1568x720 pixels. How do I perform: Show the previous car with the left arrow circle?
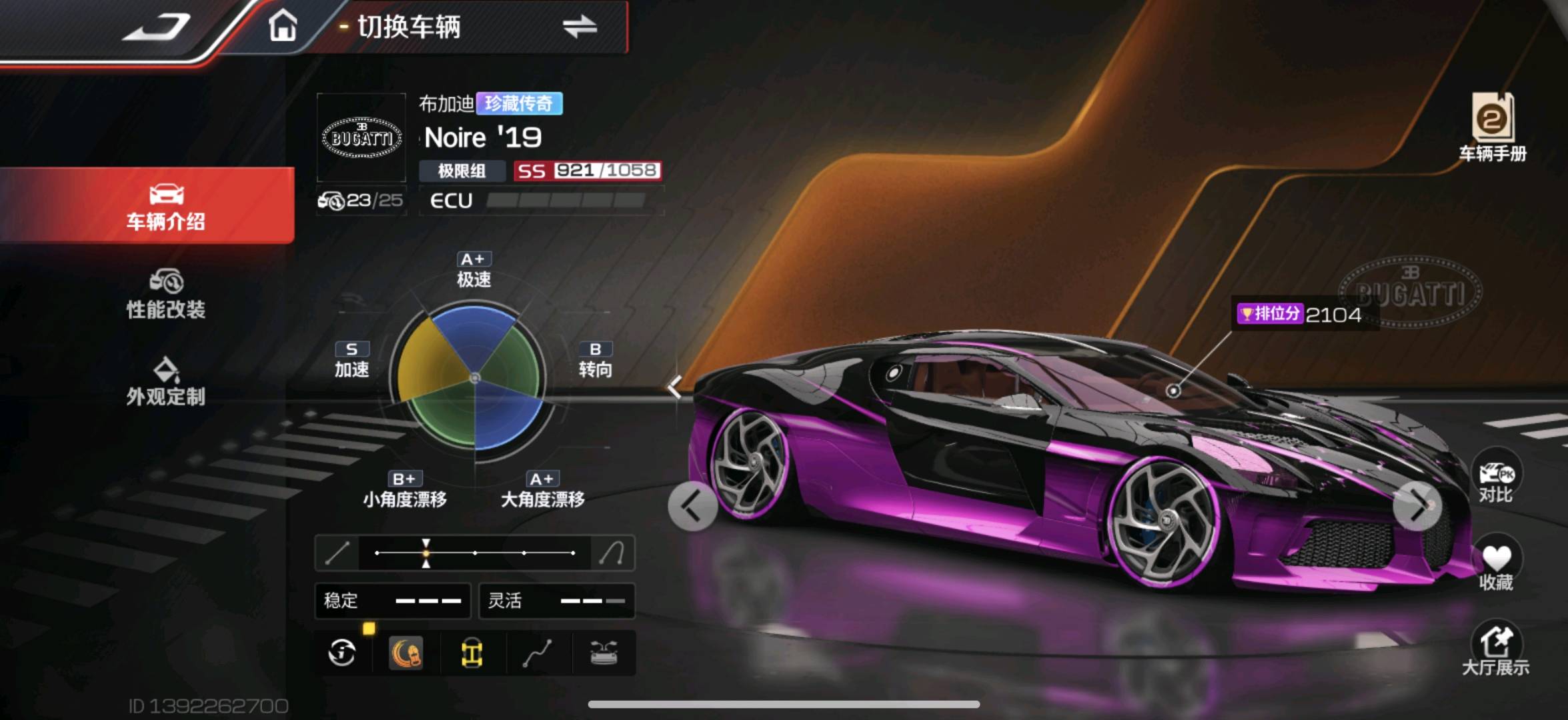(692, 506)
